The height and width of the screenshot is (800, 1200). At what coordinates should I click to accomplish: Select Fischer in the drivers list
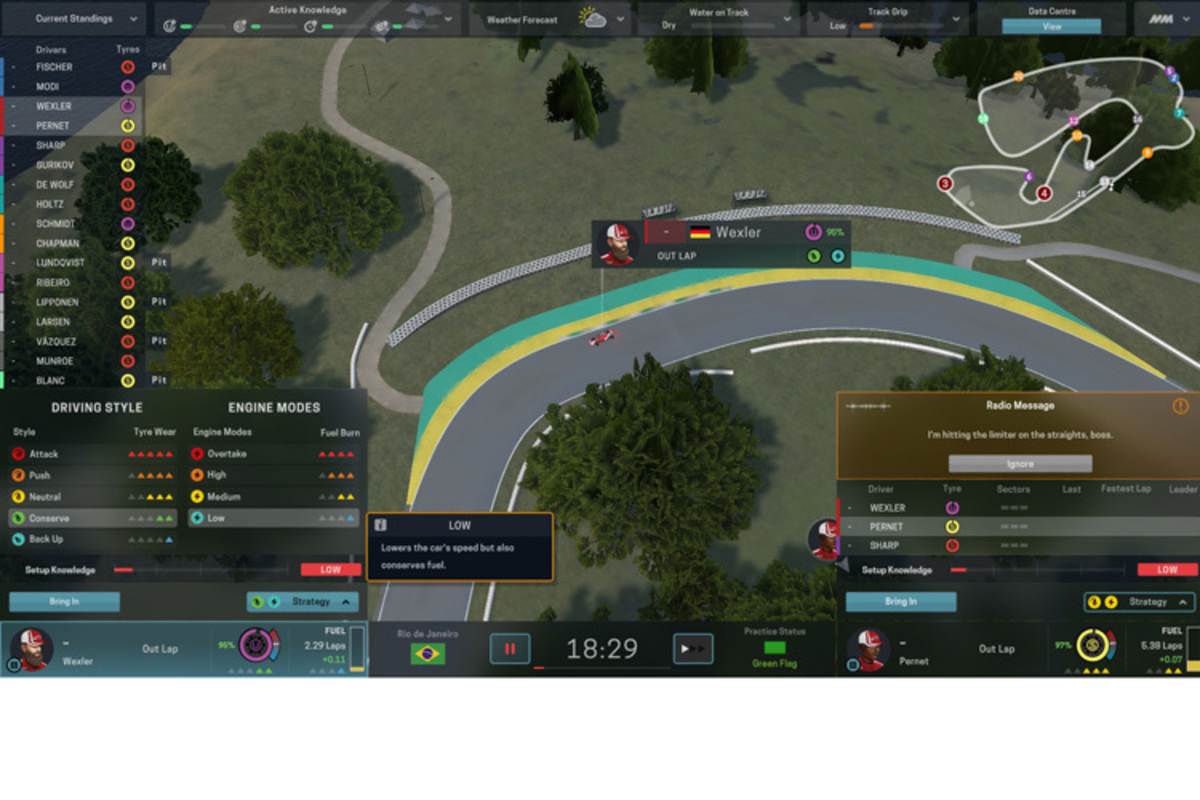pos(54,67)
